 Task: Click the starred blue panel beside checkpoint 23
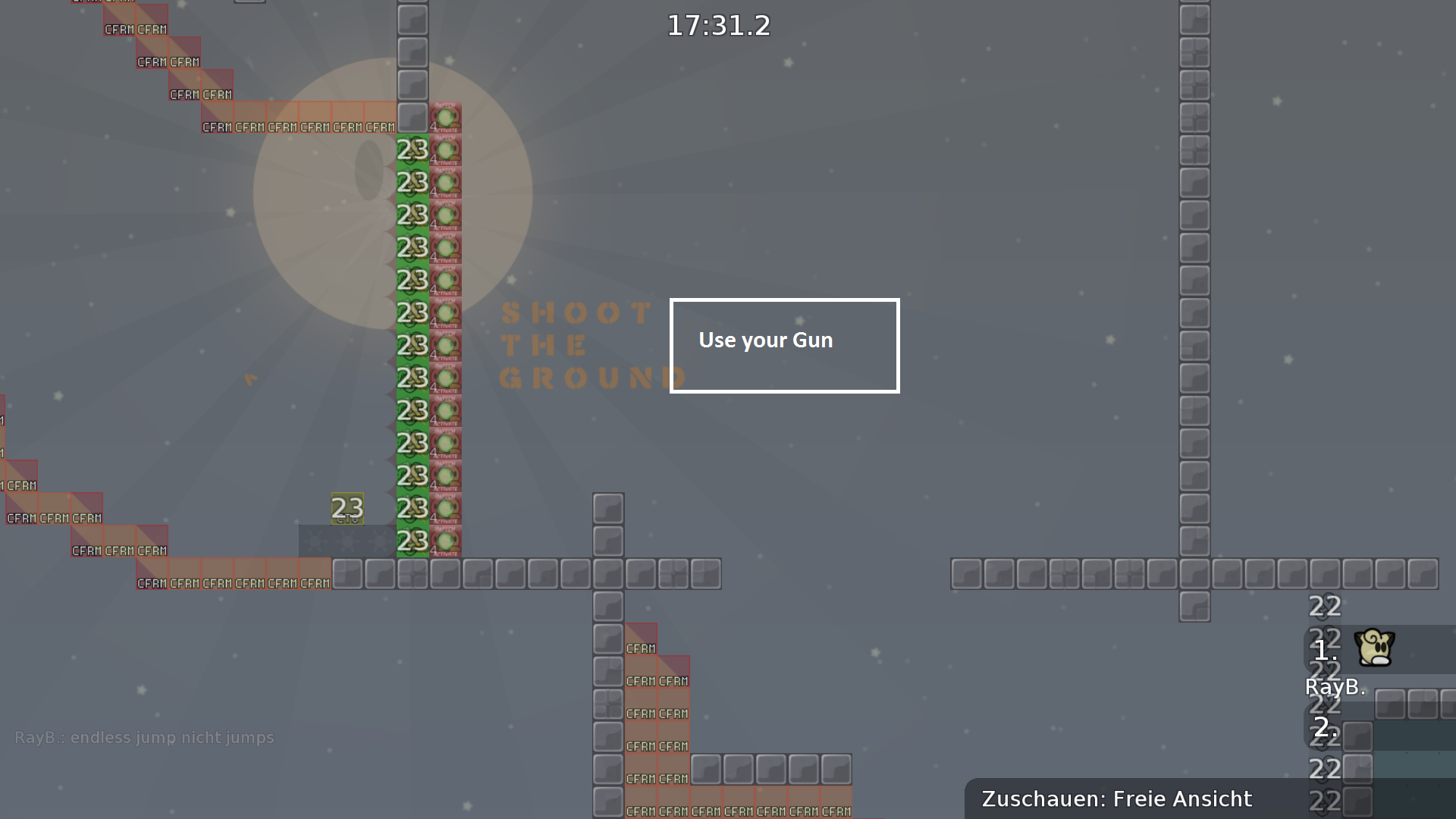[x=347, y=540]
